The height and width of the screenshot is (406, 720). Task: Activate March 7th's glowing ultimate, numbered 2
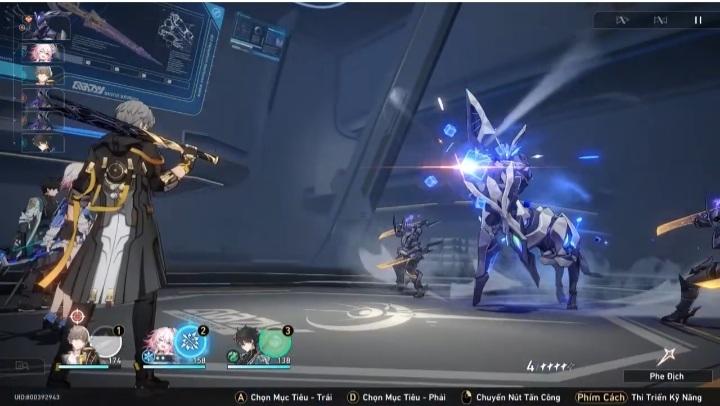pos(191,342)
